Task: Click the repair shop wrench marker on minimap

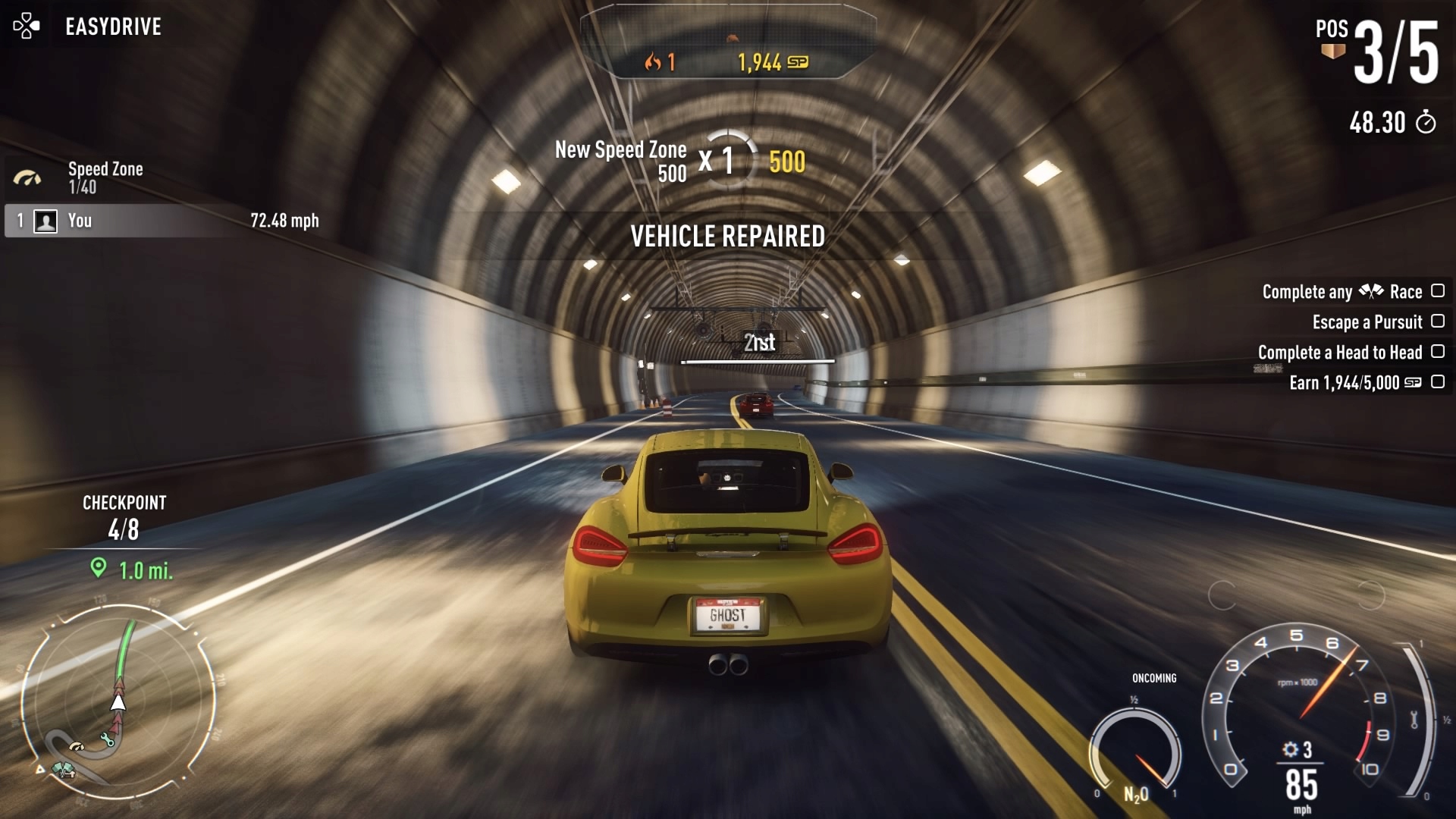Action: (x=108, y=739)
